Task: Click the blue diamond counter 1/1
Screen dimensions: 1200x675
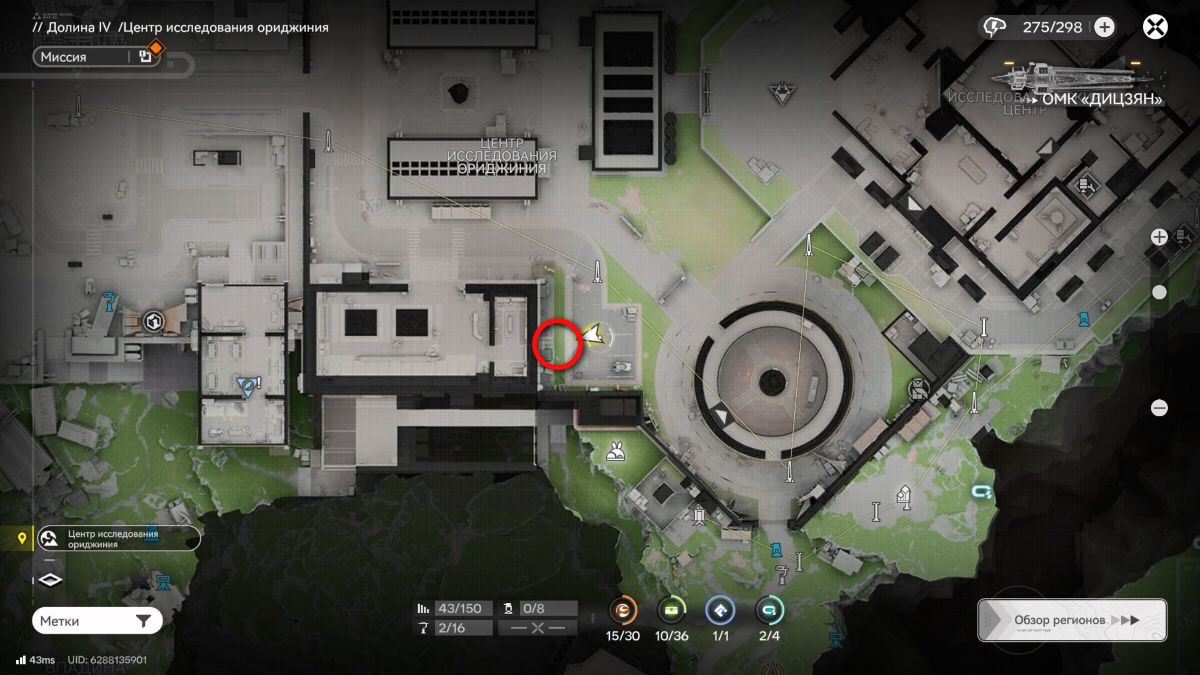Action: (720, 610)
